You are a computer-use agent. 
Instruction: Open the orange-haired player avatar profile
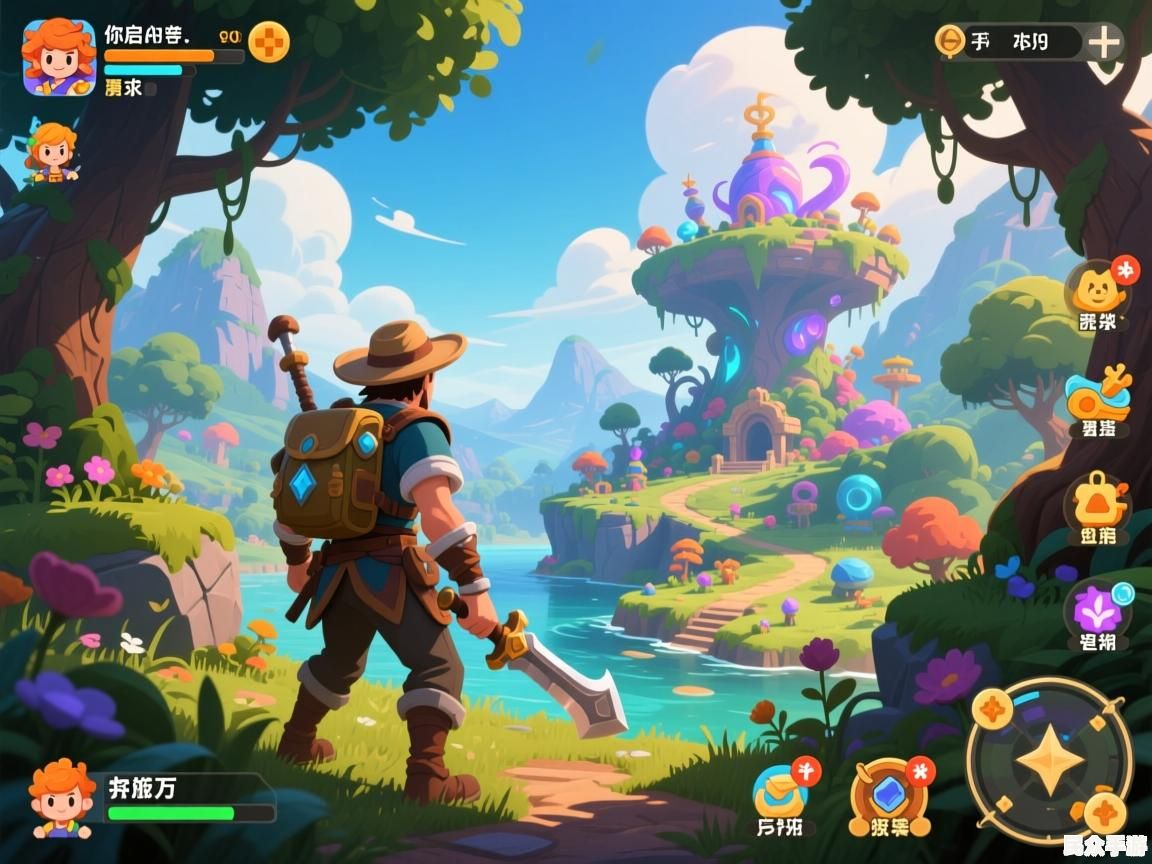click(x=59, y=58)
